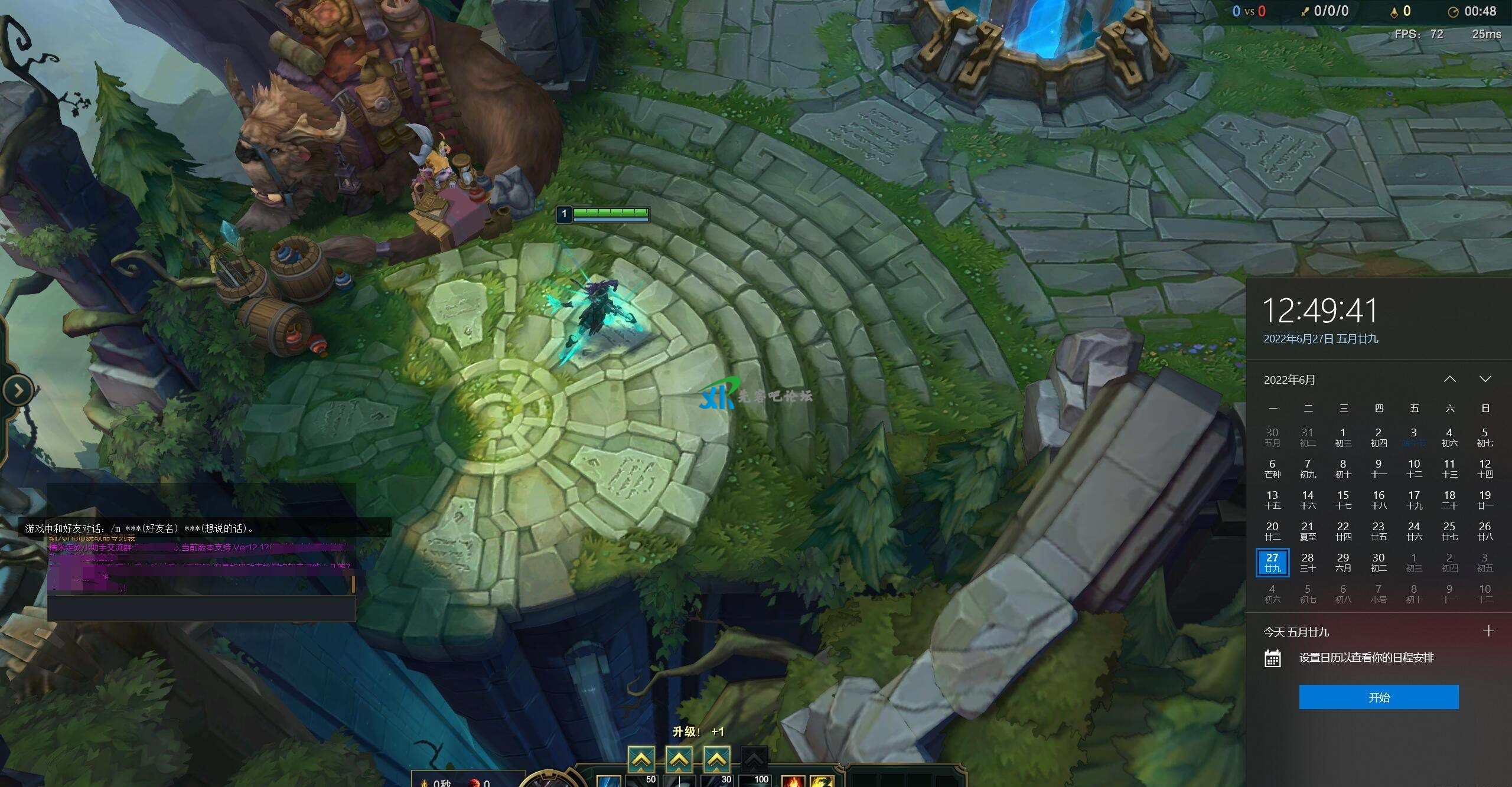
Task: Level up the first ability costing 50 mana
Action: click(x=641, y=759)
